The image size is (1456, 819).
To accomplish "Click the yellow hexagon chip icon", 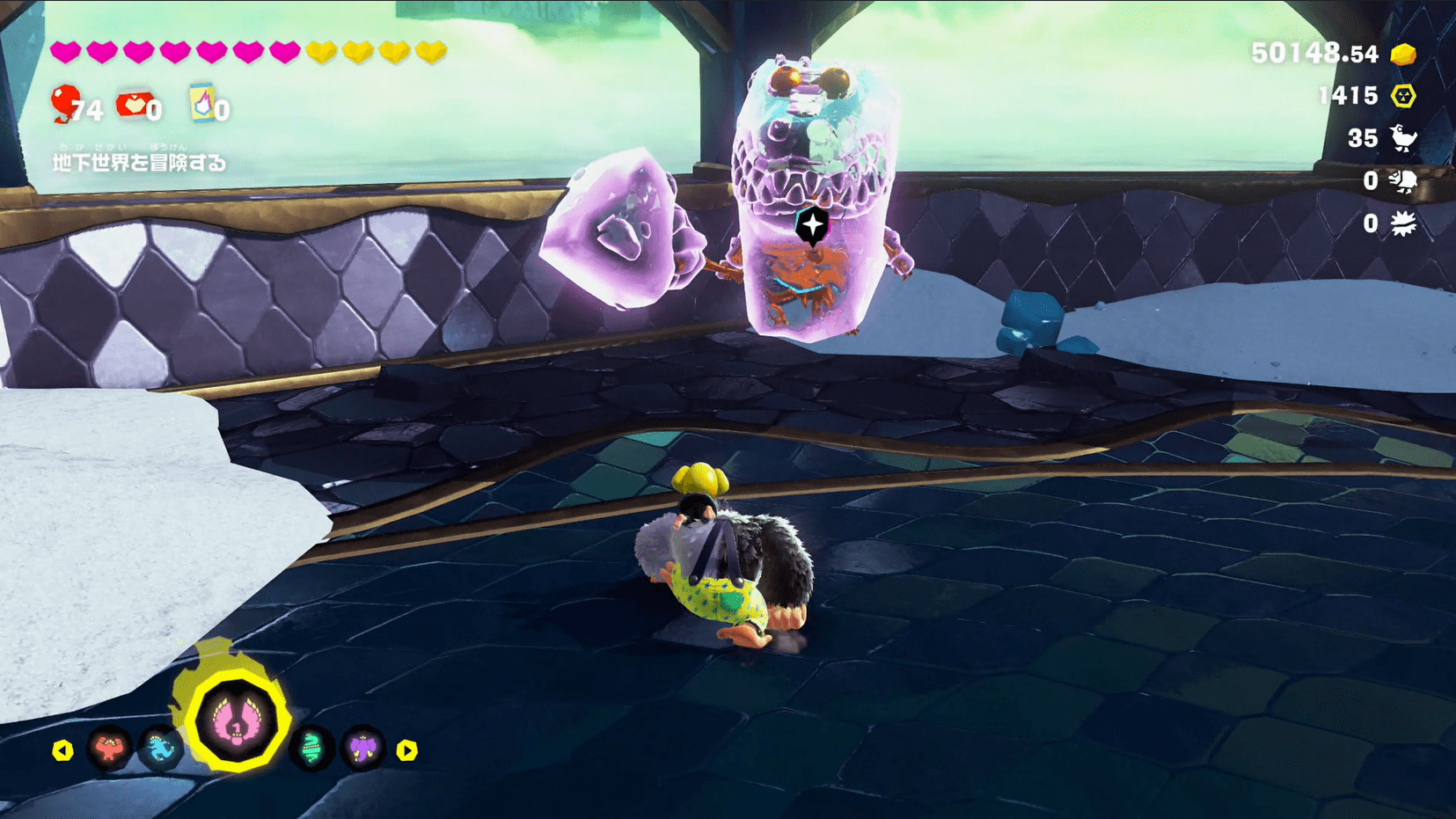I will [1403, 96].
